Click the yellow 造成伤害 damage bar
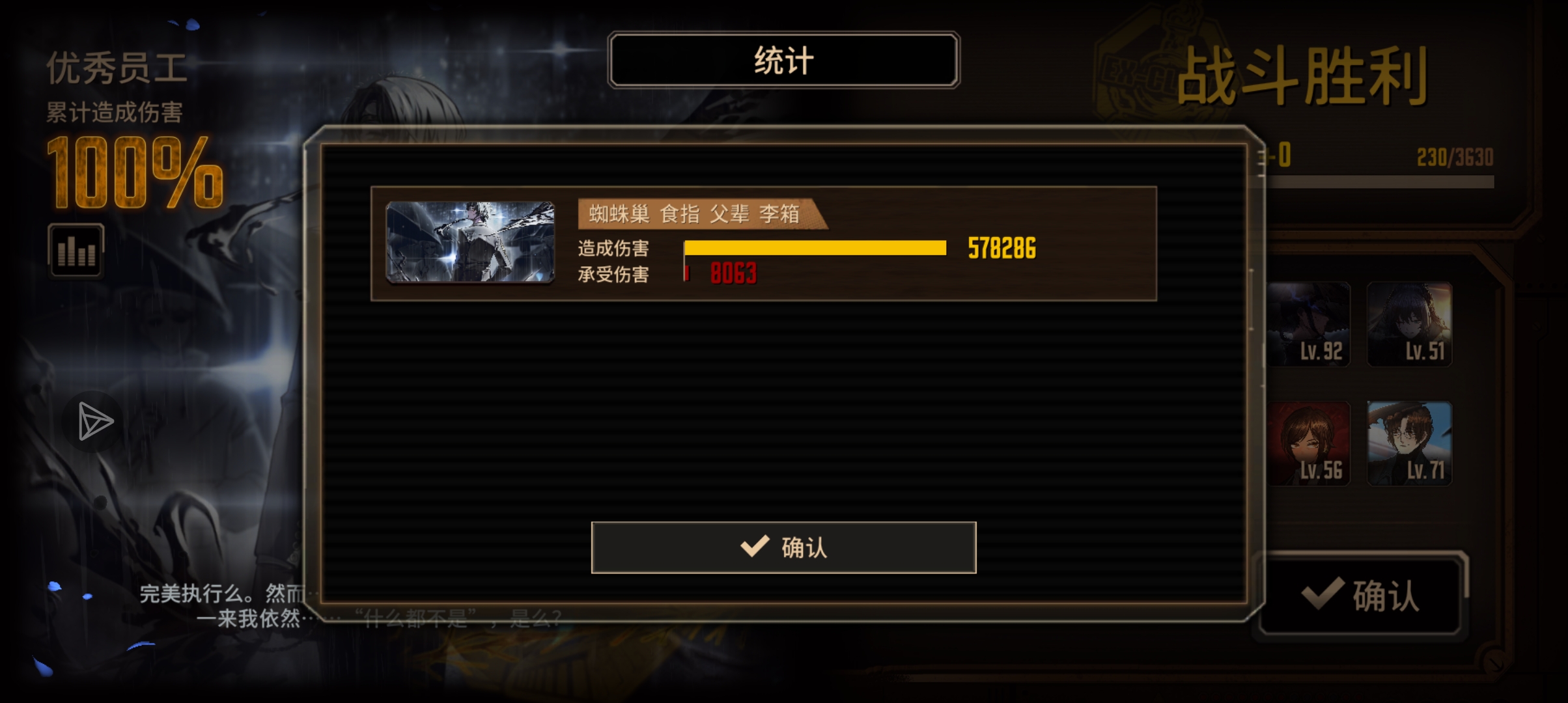Image resolution: width=1568 pixels, height=703 pixels. (814, 249)
